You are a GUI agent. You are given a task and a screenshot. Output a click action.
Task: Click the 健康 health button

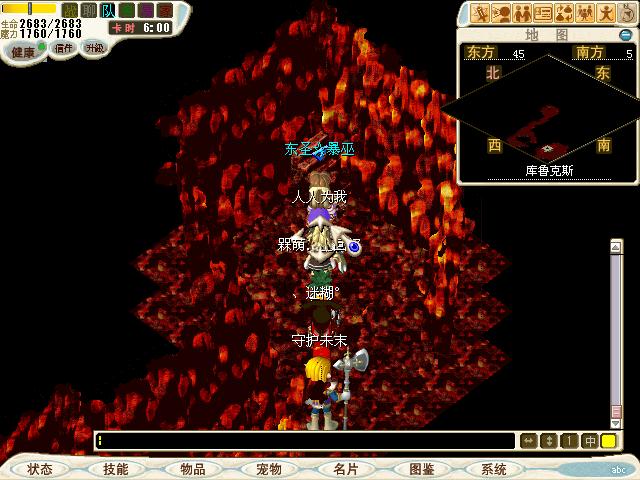(x=22, y=50)
